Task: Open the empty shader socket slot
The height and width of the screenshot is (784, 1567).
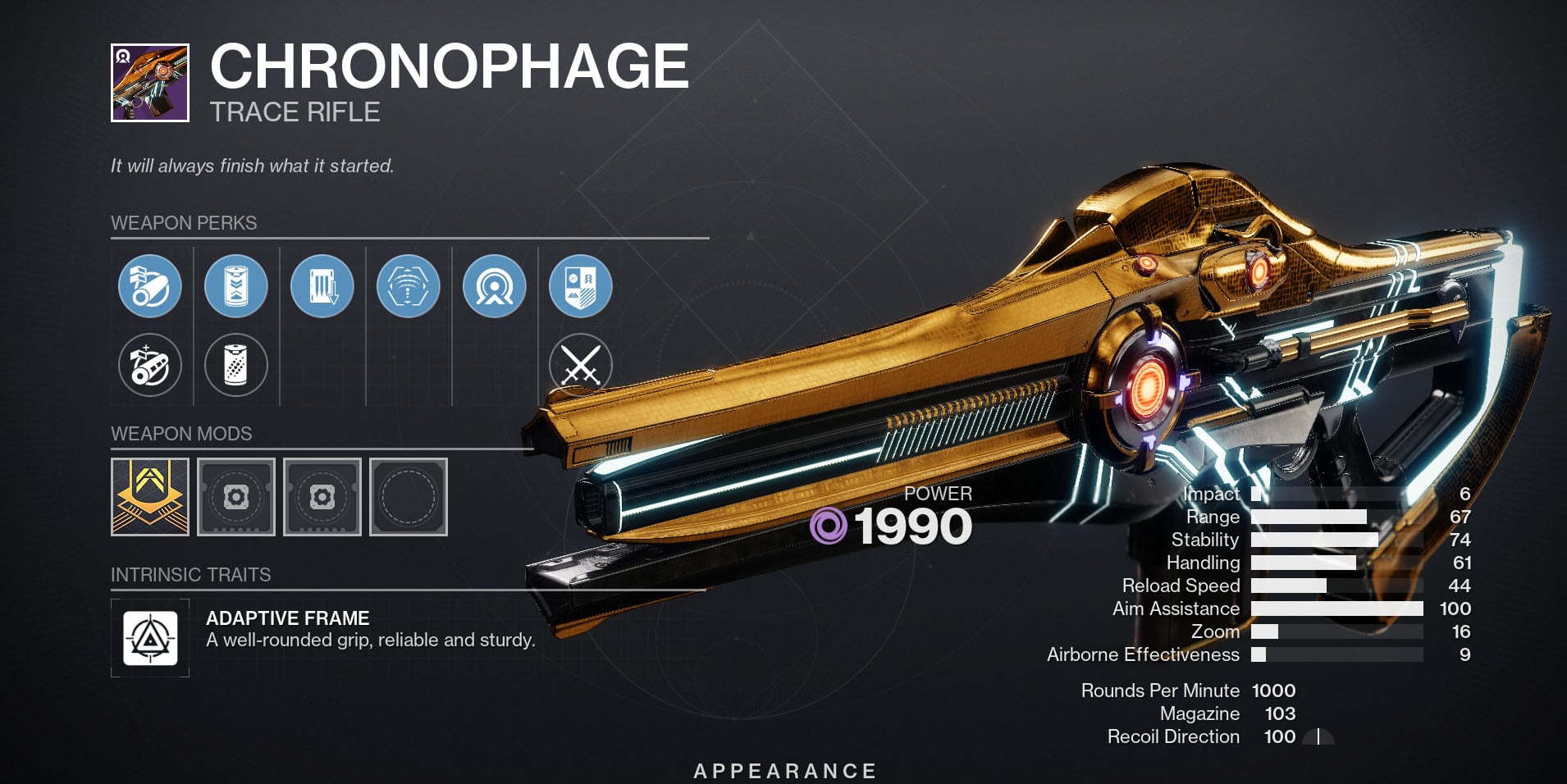Action: [408, 498]
